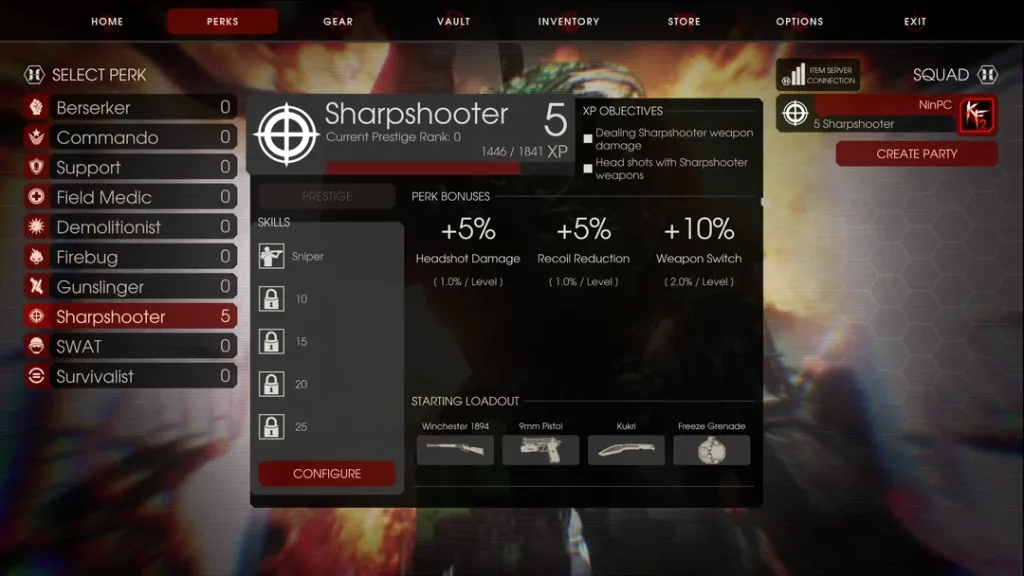Screen dimensions: 1024x576
Task: Select the Demolitionist perk
Action: (x=131, y=227)
